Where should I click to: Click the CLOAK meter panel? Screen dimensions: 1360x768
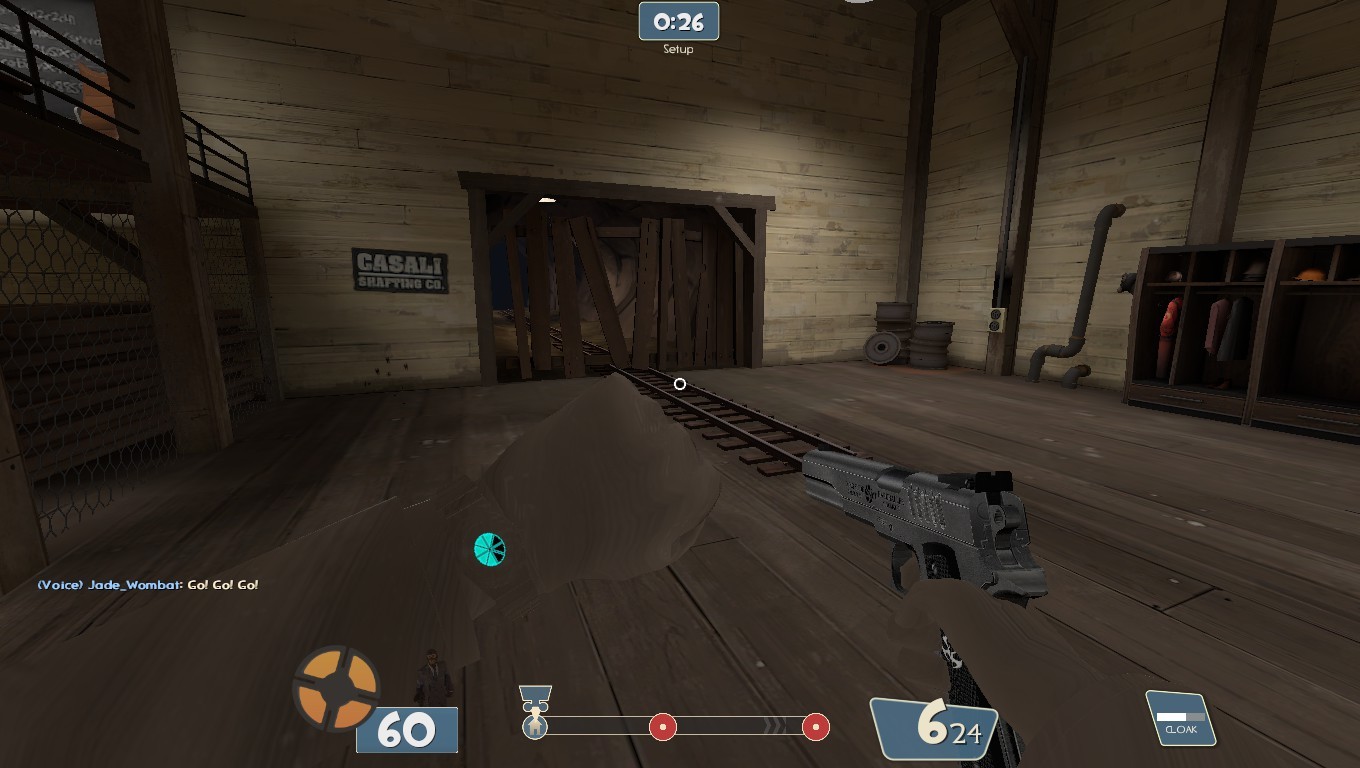1181,717
